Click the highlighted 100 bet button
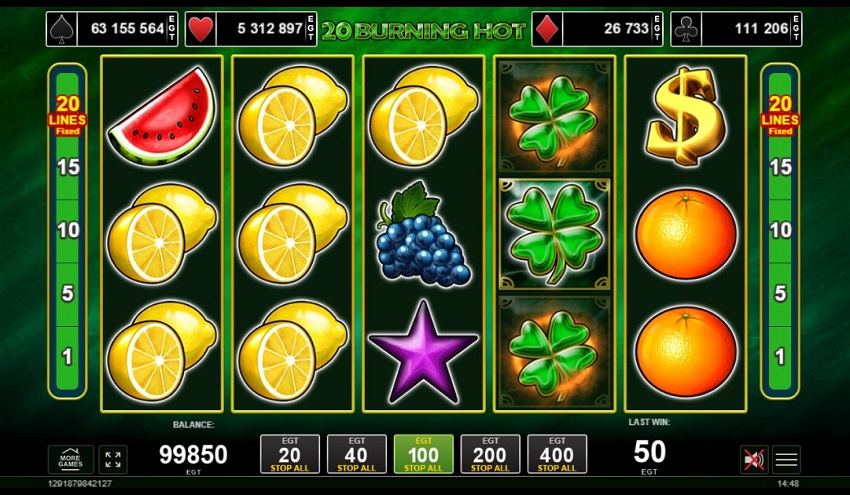 pos(423,454)
